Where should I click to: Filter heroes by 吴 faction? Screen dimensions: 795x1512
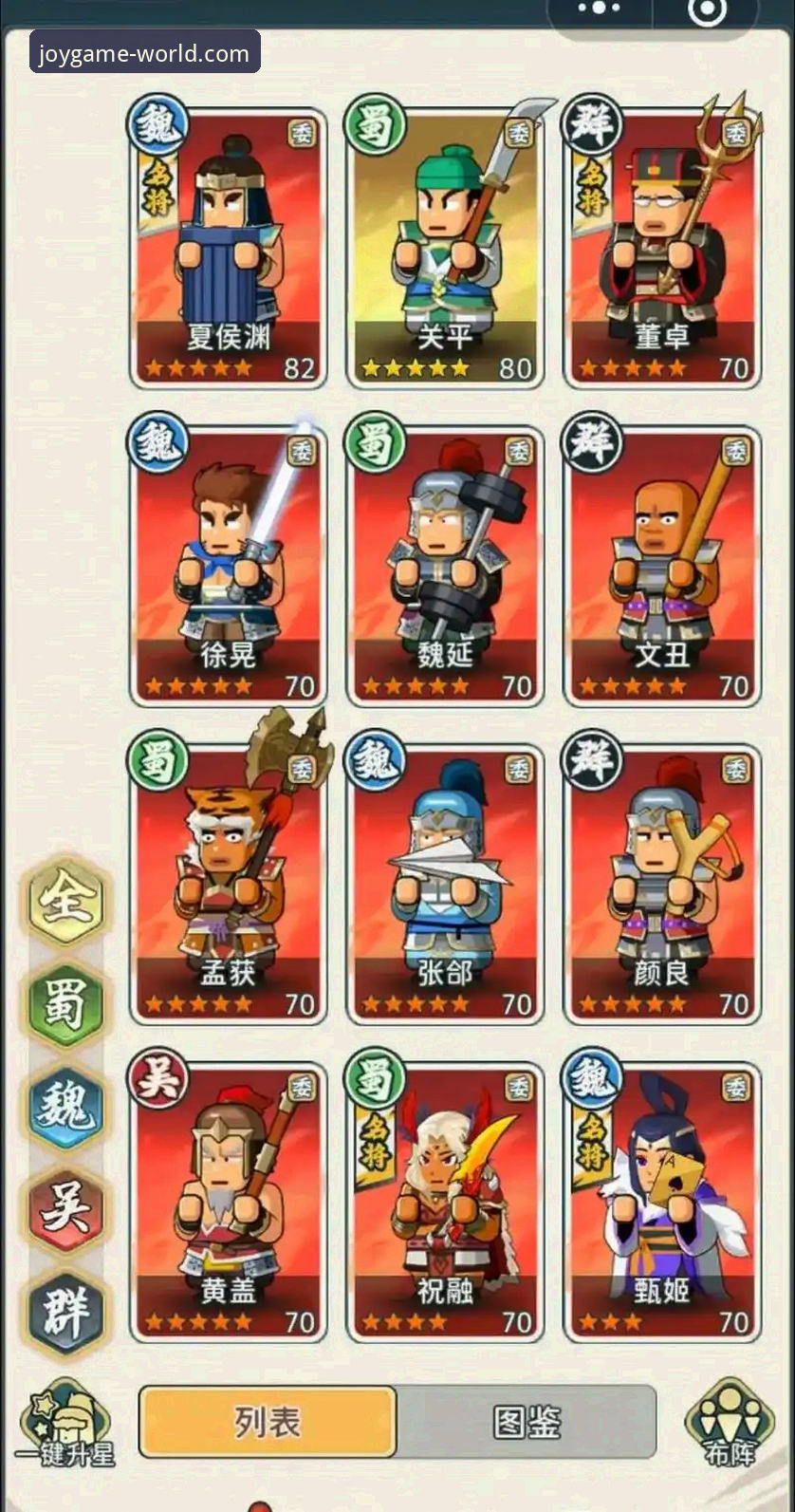(65, 1209)
